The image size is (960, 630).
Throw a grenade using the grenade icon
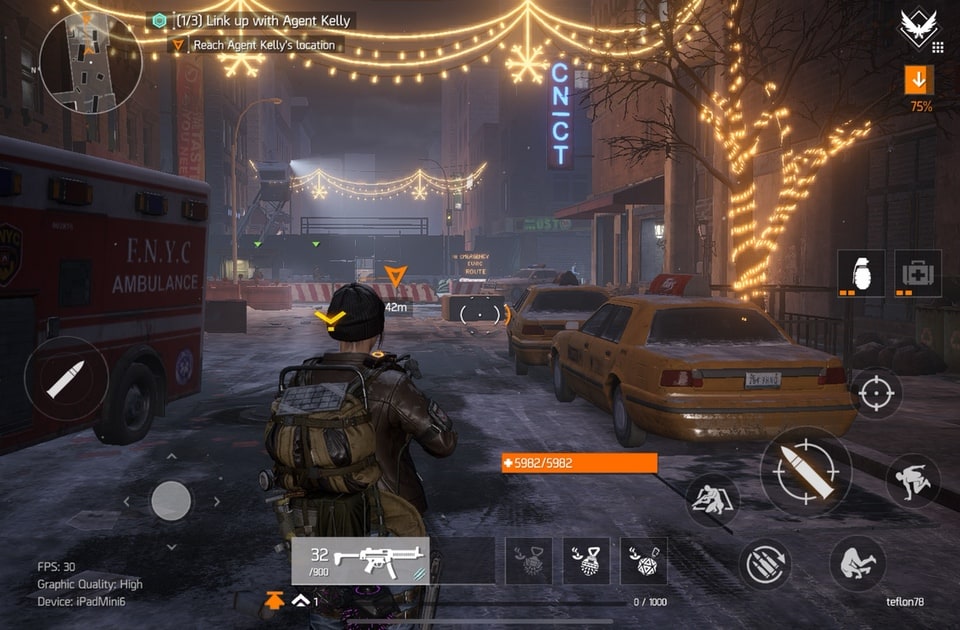860,273
